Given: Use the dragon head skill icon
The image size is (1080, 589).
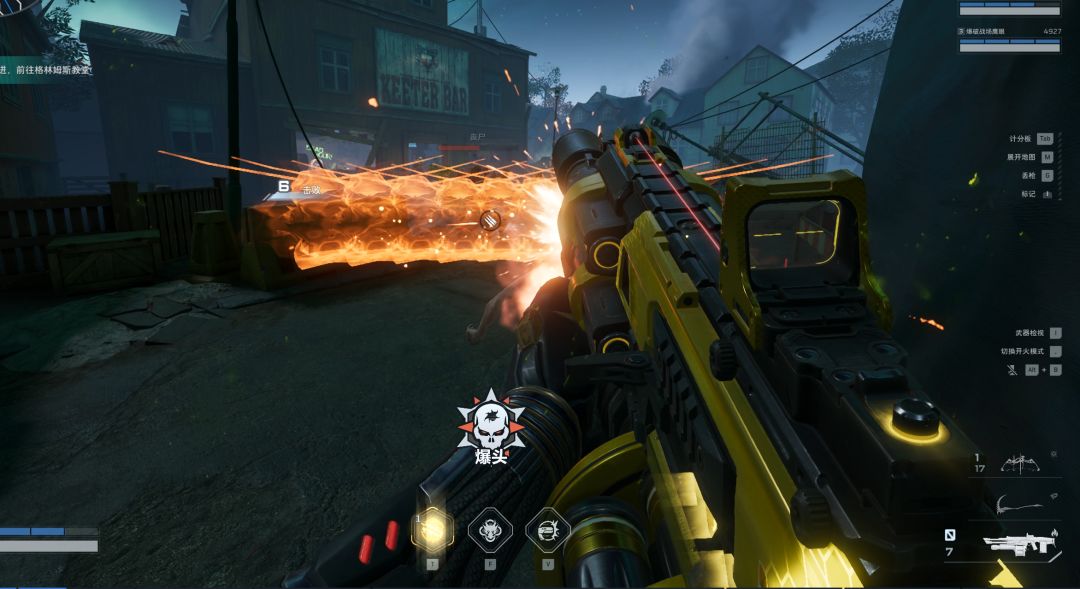Looking at the screenshot, I should (490, 529).
